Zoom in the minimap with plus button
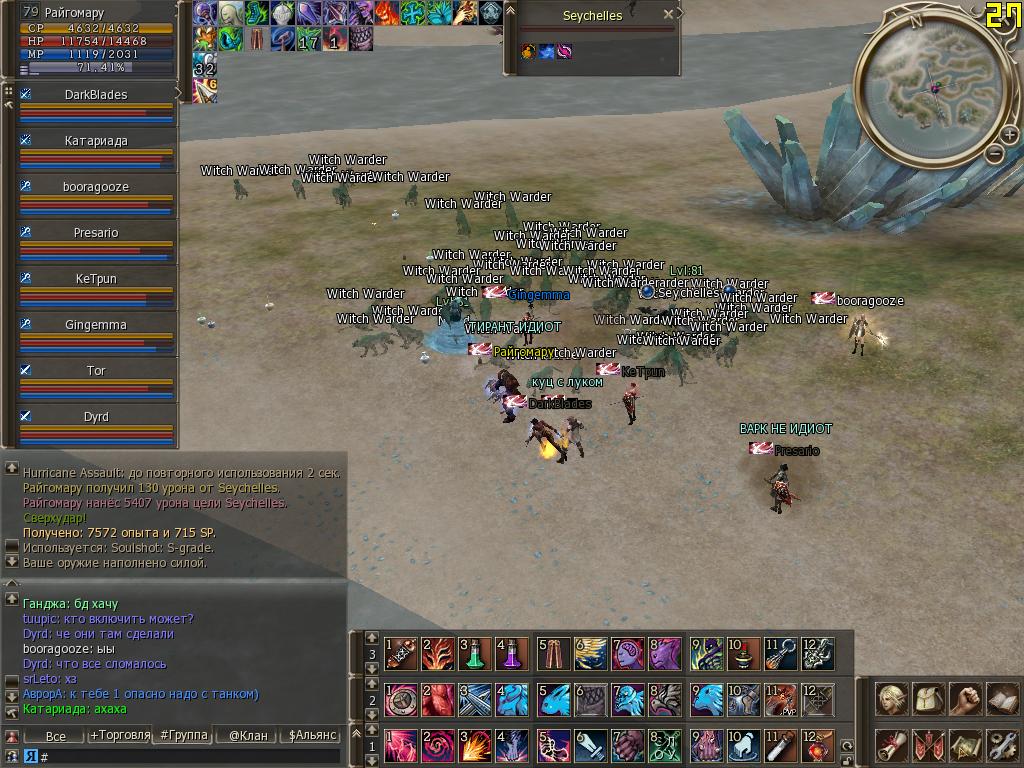 1009,136
